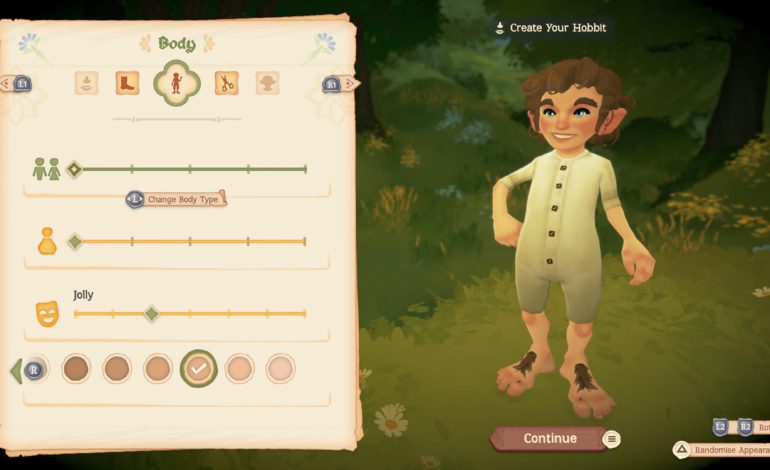Viewport: 770px width, 470px height.
Task: Open the faded first category tab
Action: 86,83
